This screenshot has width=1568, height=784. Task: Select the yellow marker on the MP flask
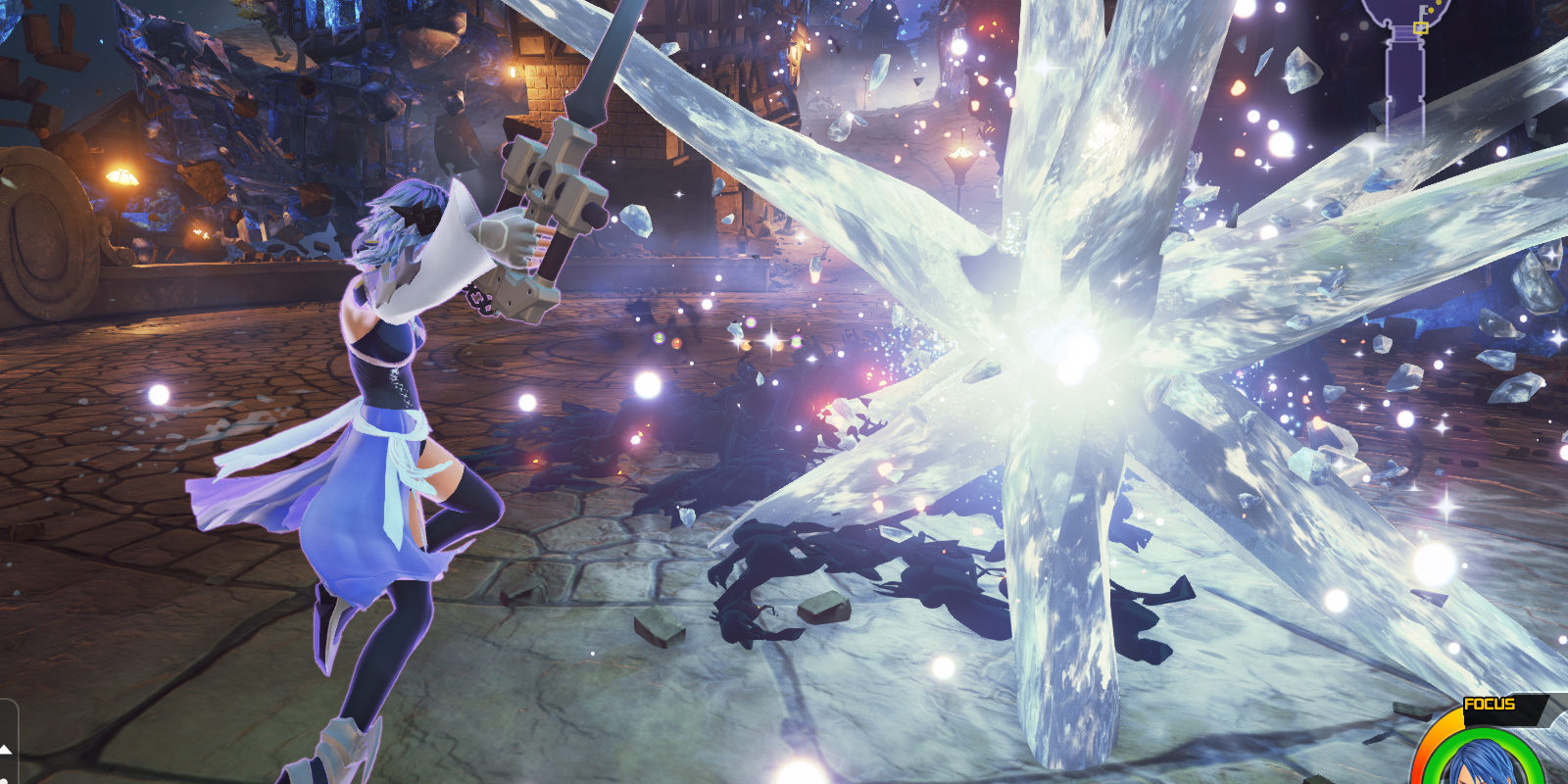1421,26
